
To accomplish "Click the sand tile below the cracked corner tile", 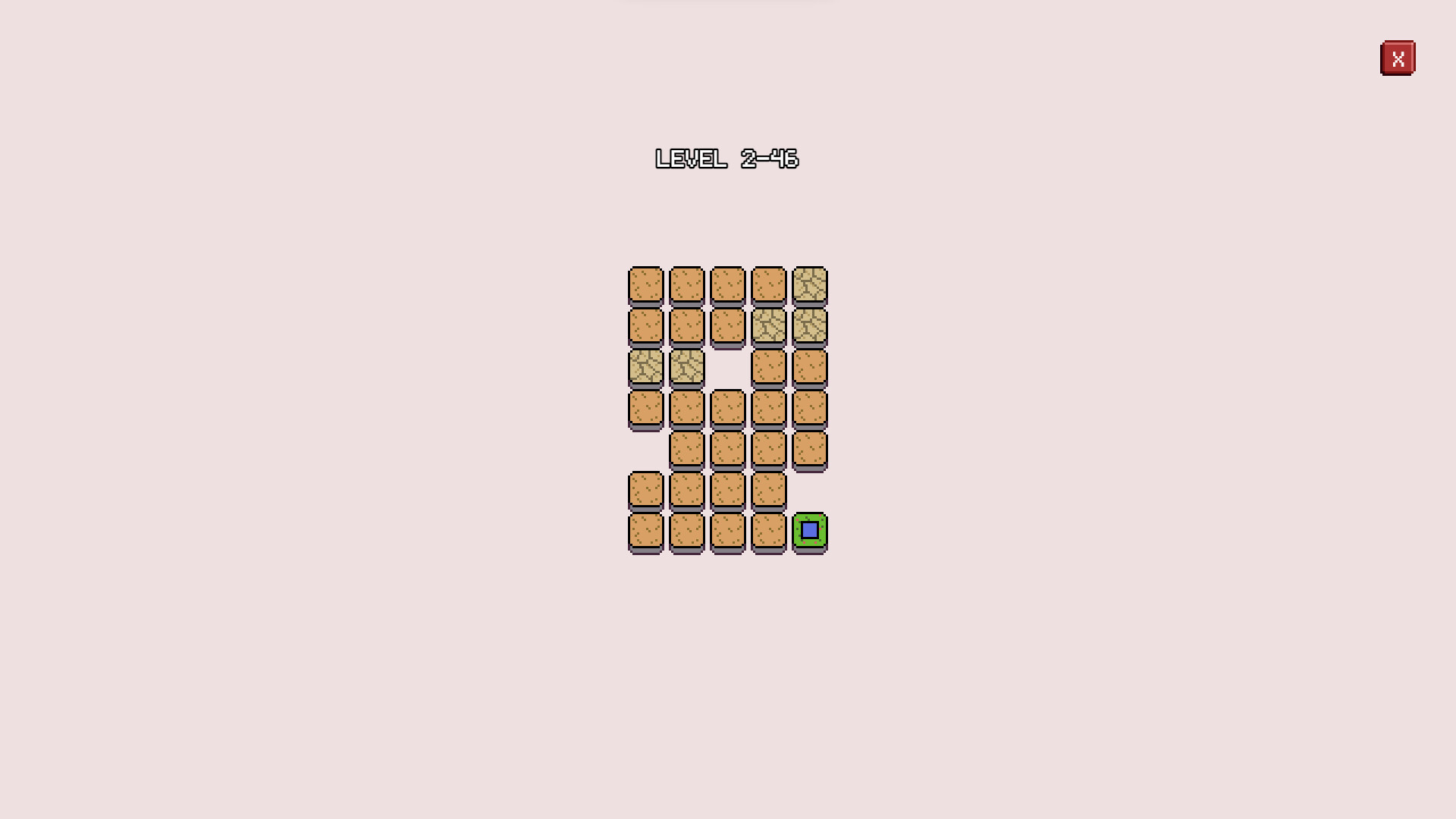I will pyautogui.click(x=810, y=368).
